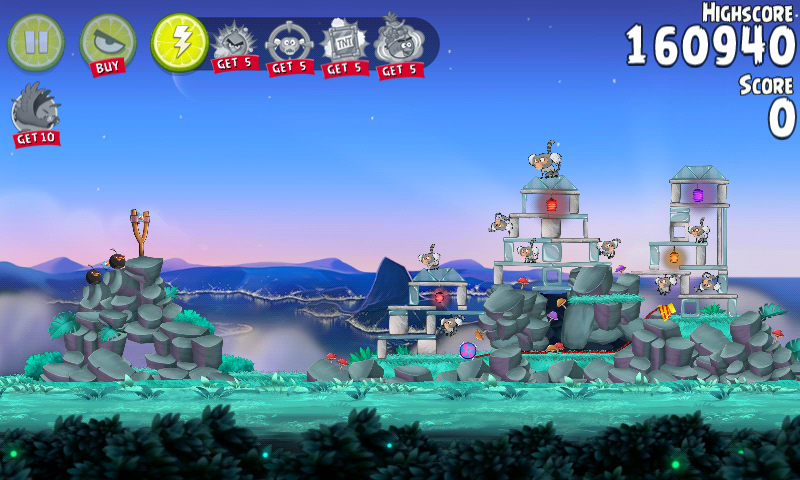
Task: Get 5 TNT crate power-ups
Action: (x=345, y=46)
